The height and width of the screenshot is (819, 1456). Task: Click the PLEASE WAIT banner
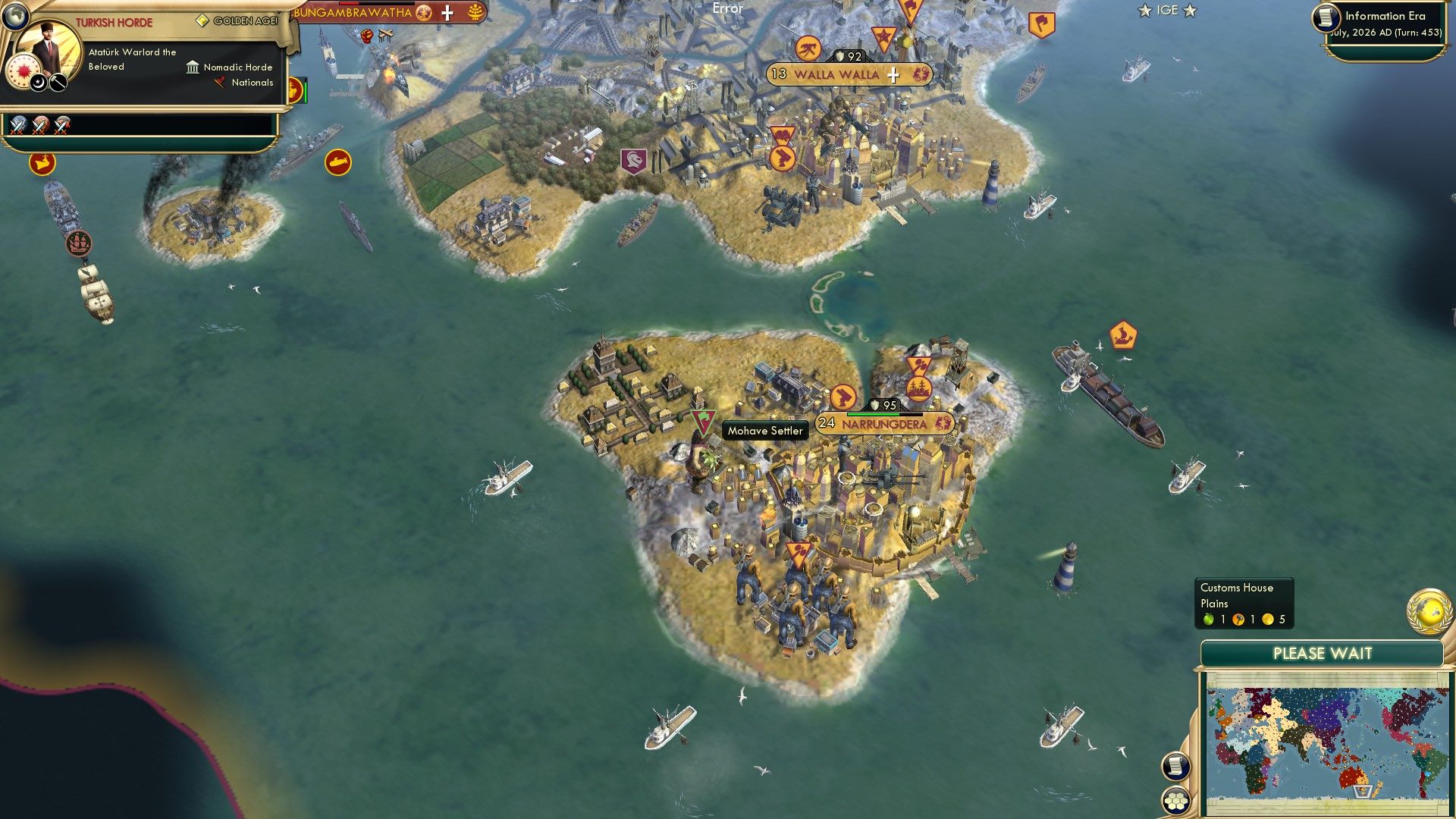click(x=1323, y=653)
